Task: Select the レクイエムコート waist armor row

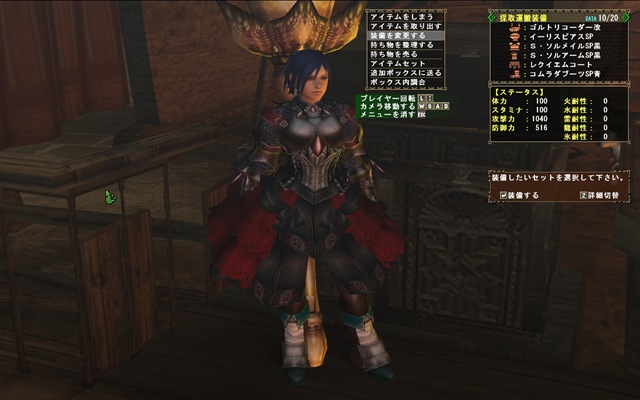Action: [x=560, y=65]
